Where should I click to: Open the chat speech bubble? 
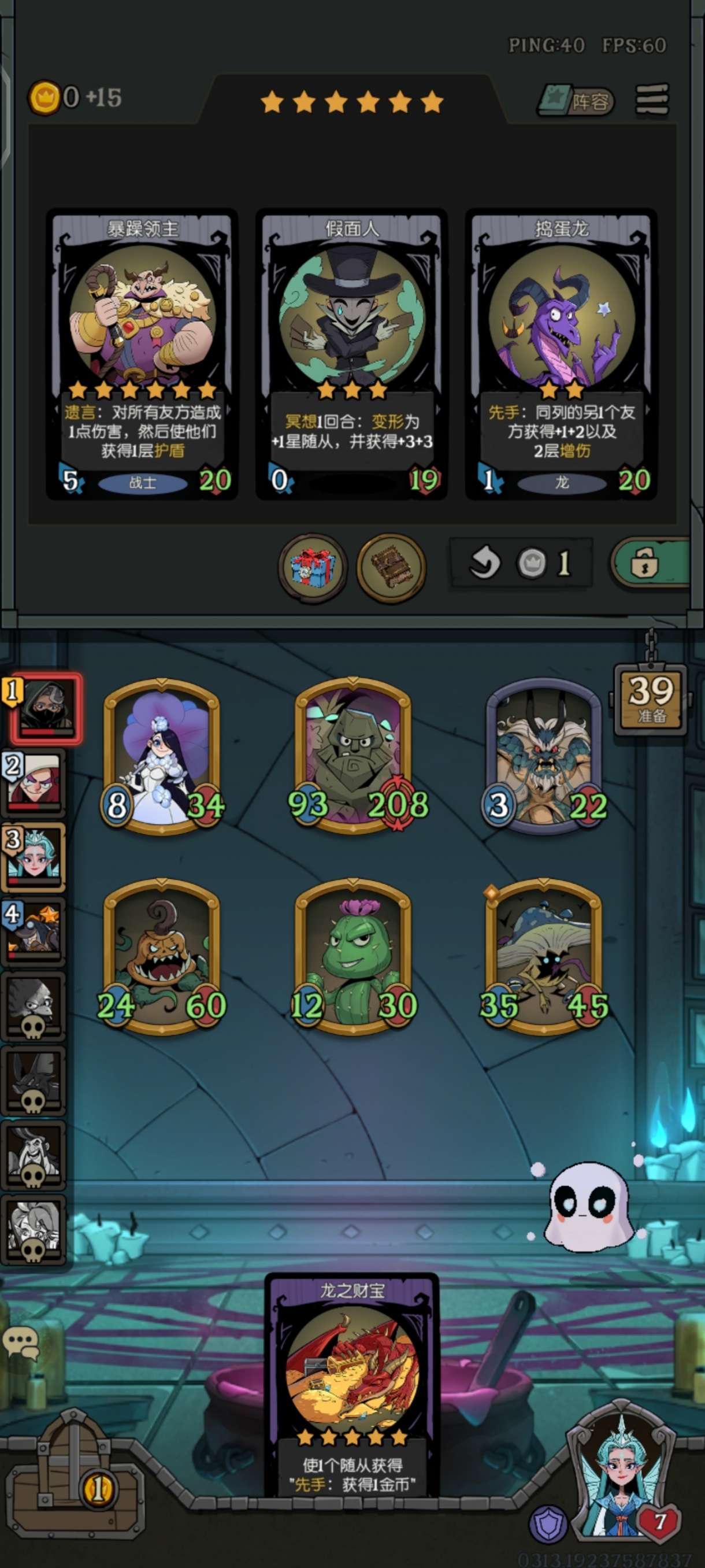[21, 1342]
